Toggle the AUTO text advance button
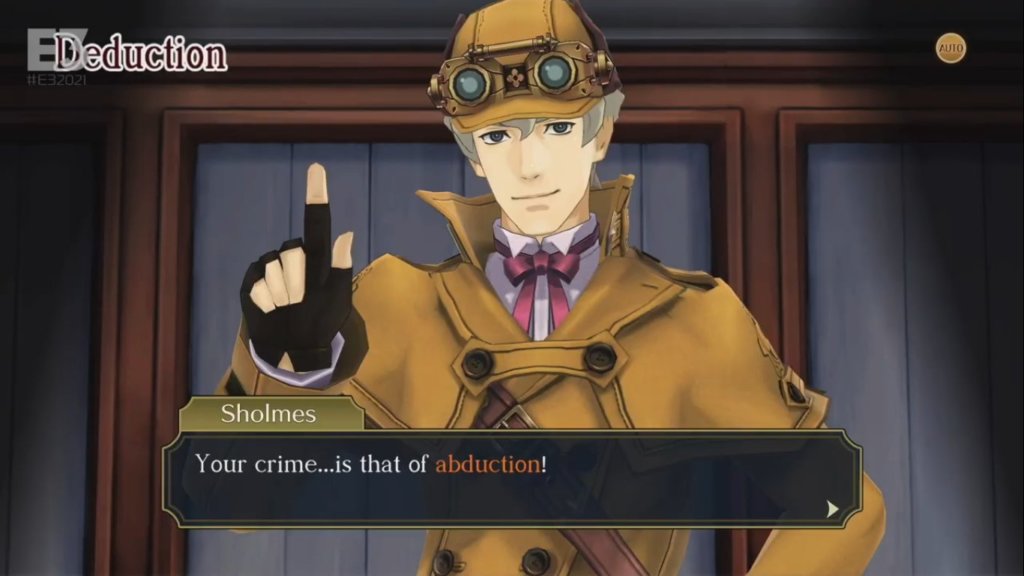This screenshot has width=1024, height=576. point(951,48)
